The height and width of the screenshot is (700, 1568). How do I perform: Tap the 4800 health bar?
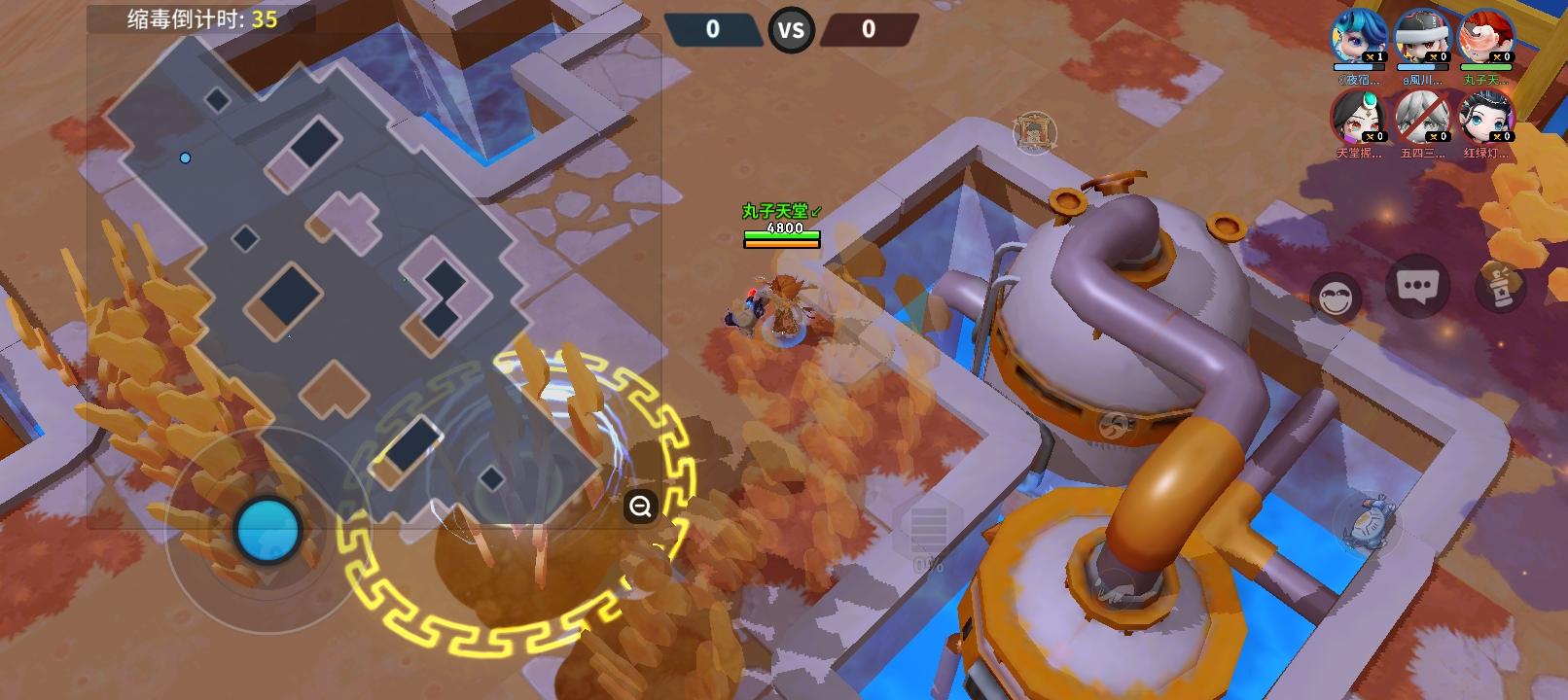tap(781, 233)
